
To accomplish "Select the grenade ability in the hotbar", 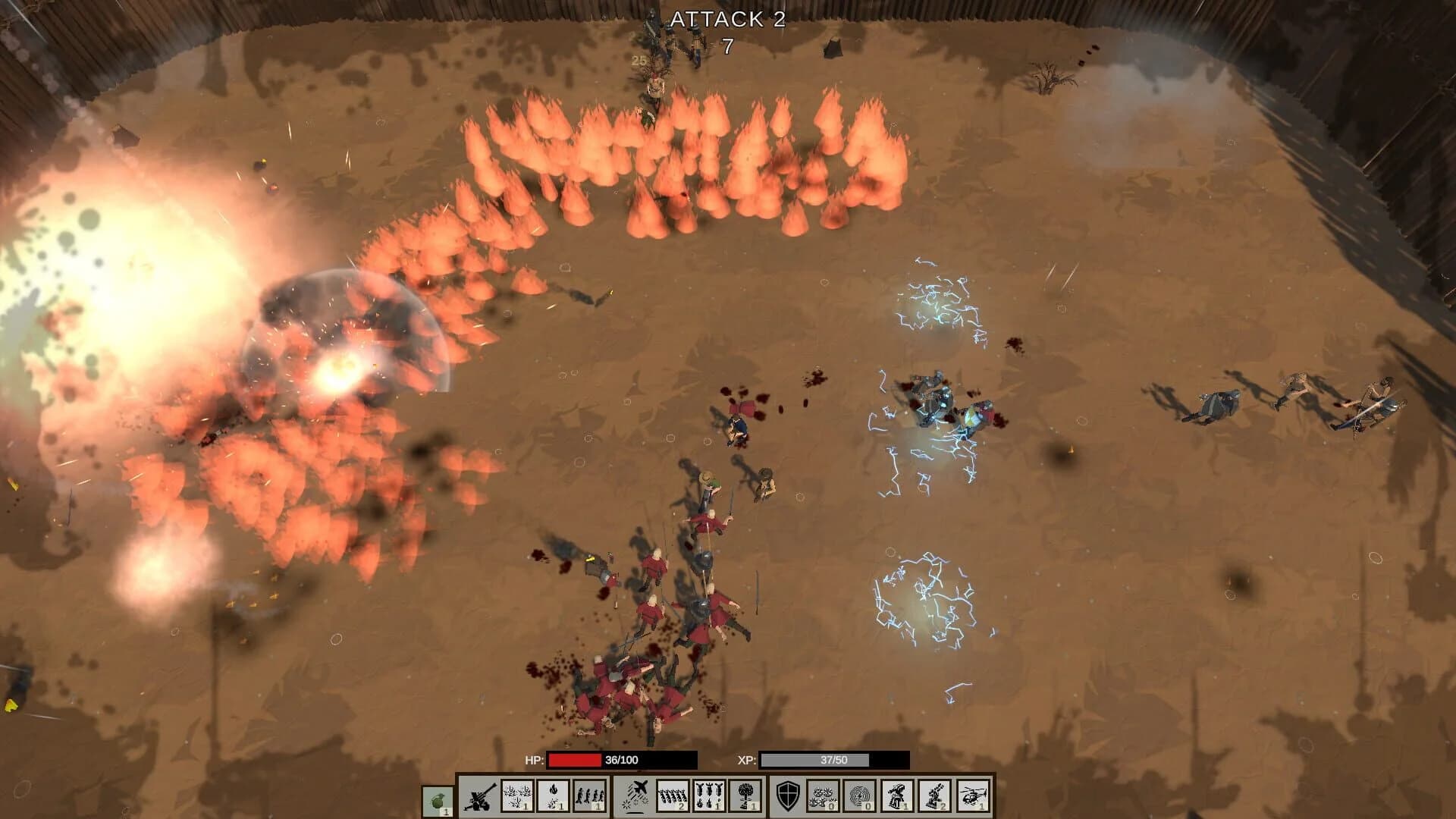I will click(x=437, y=798).
